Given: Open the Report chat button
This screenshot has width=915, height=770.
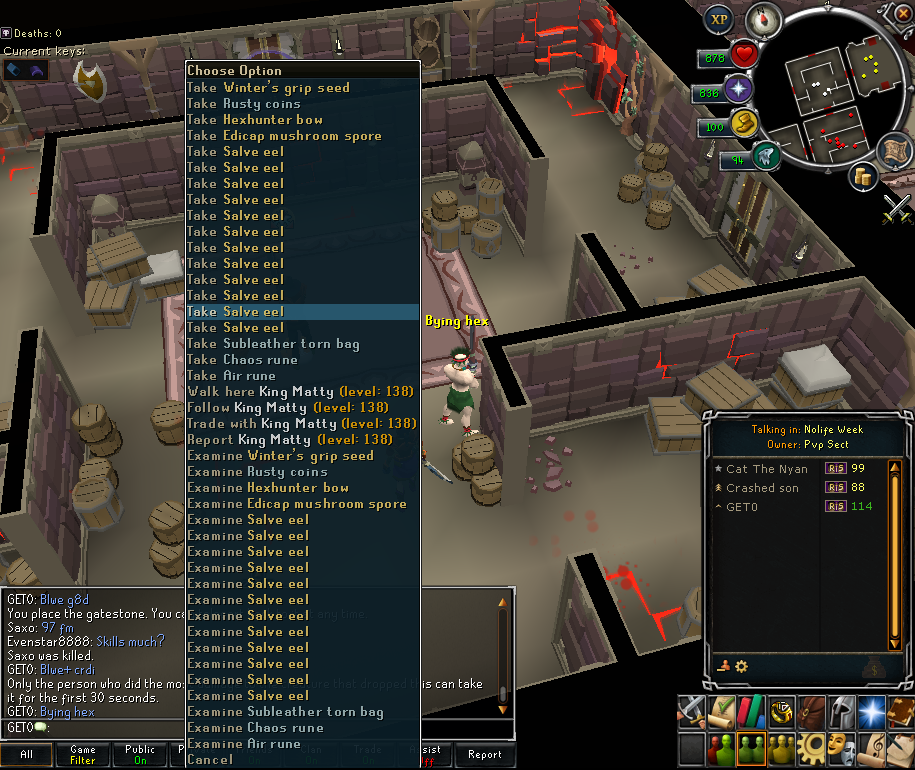Looking at the screenshot, I should tap(485, 755).
